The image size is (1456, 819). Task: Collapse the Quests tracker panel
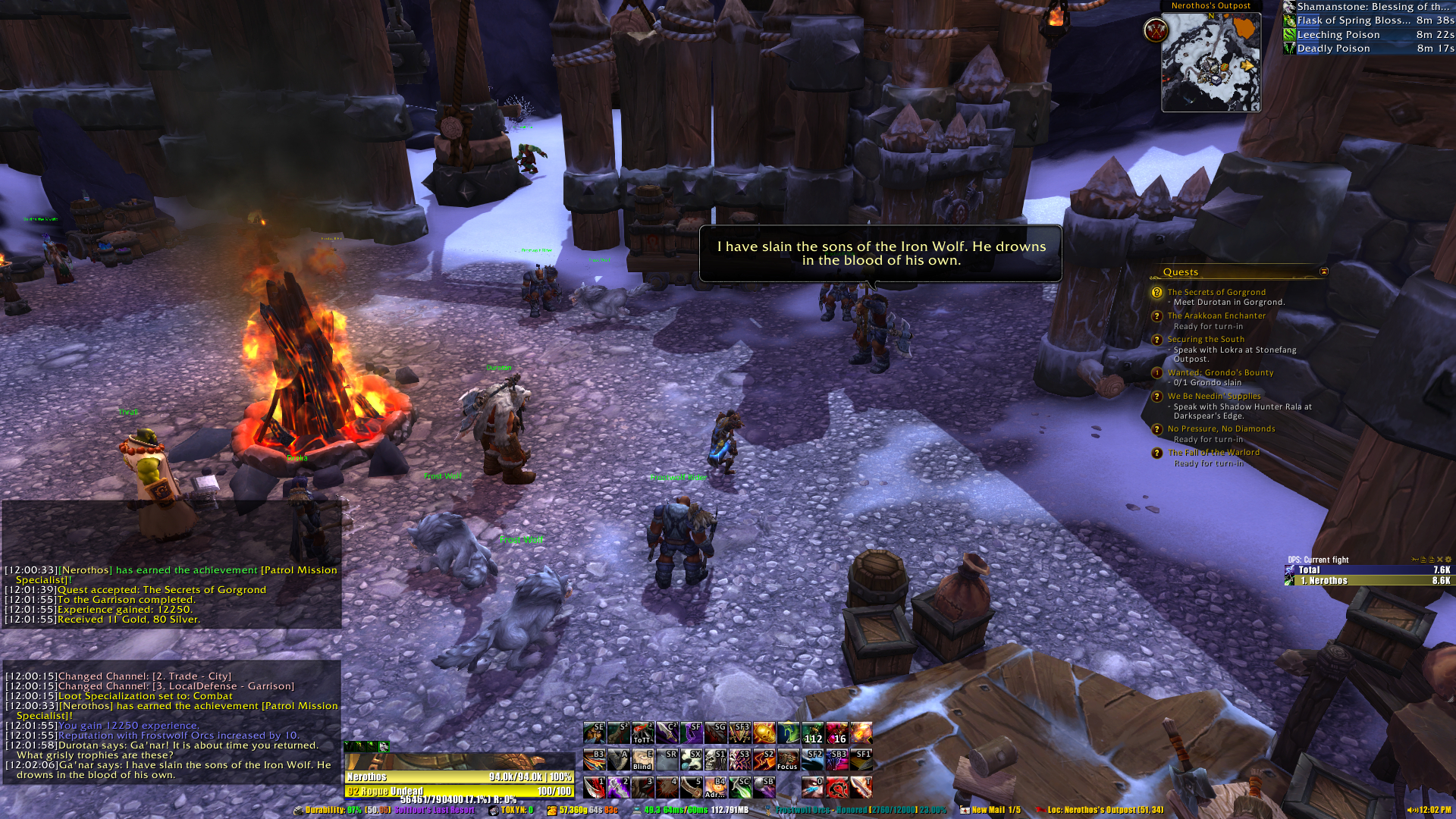tap(1324, 271)
